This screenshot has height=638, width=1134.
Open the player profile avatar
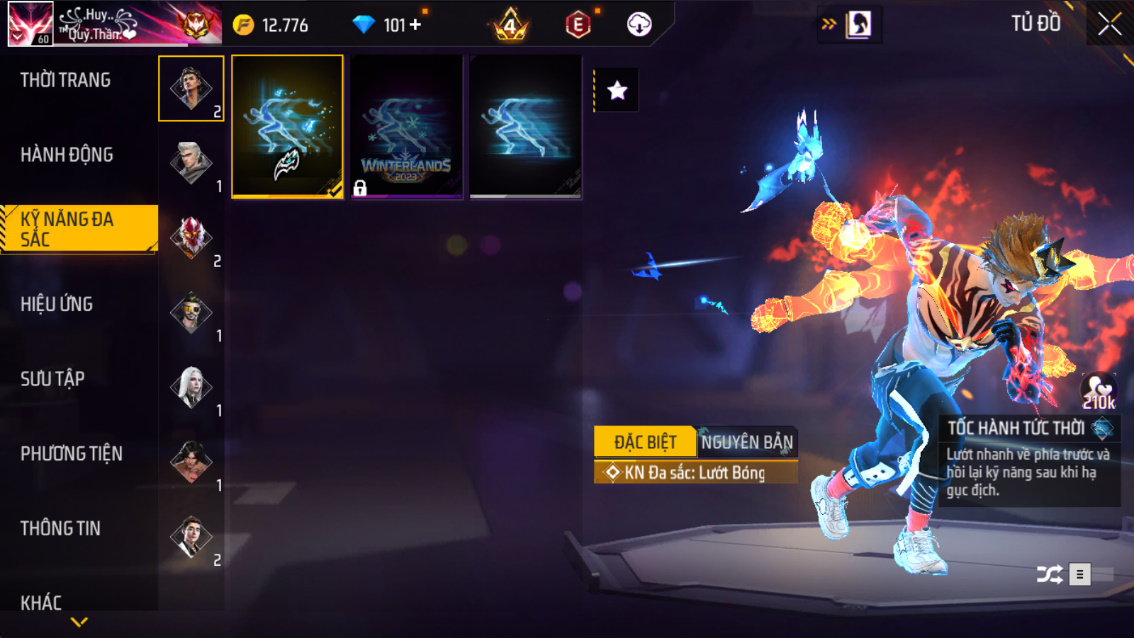pyautogui.click(x=30, y=25)
